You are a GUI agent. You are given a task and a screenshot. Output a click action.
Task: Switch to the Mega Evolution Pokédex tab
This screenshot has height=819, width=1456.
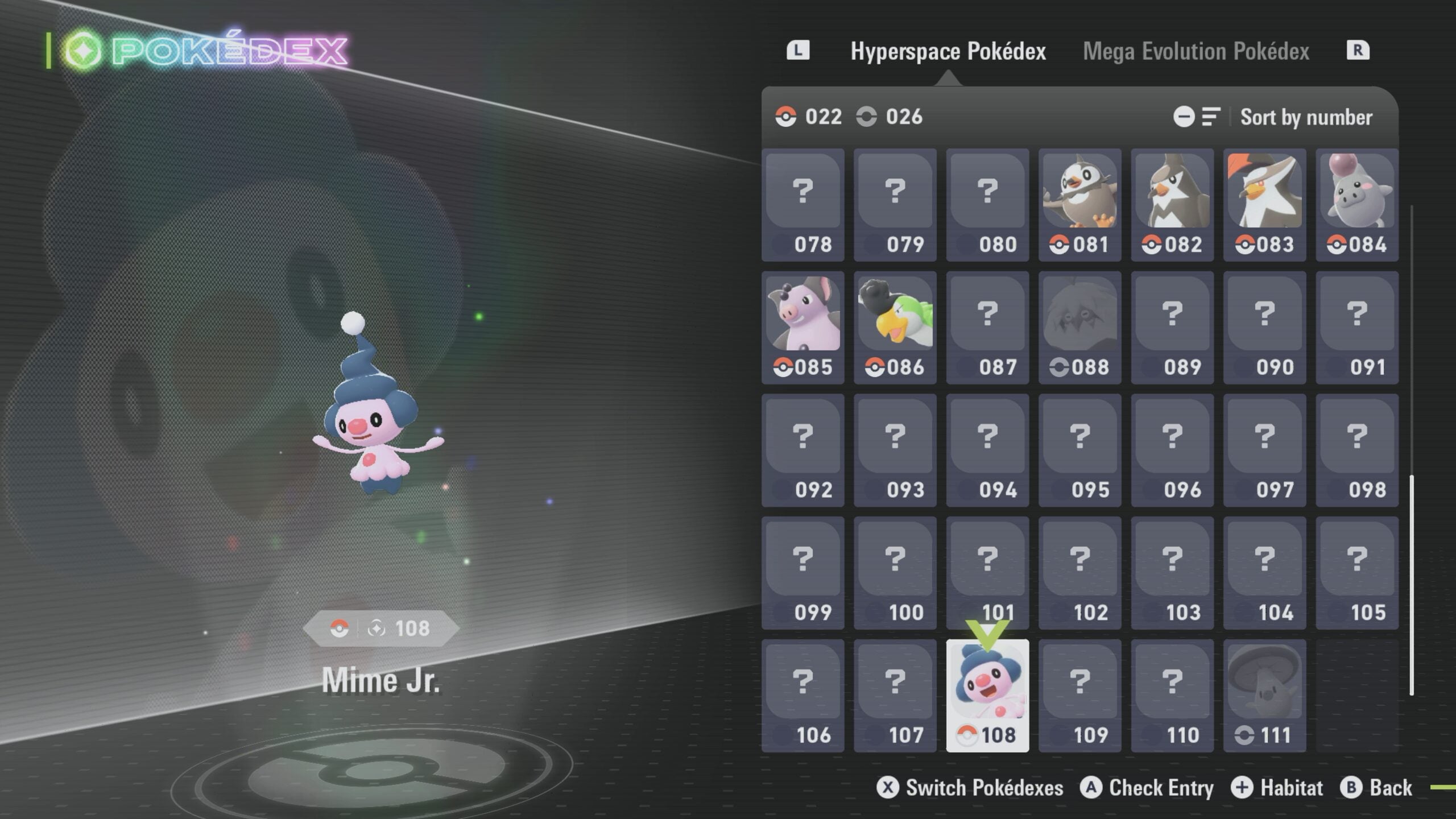(x=1196, y=51)
